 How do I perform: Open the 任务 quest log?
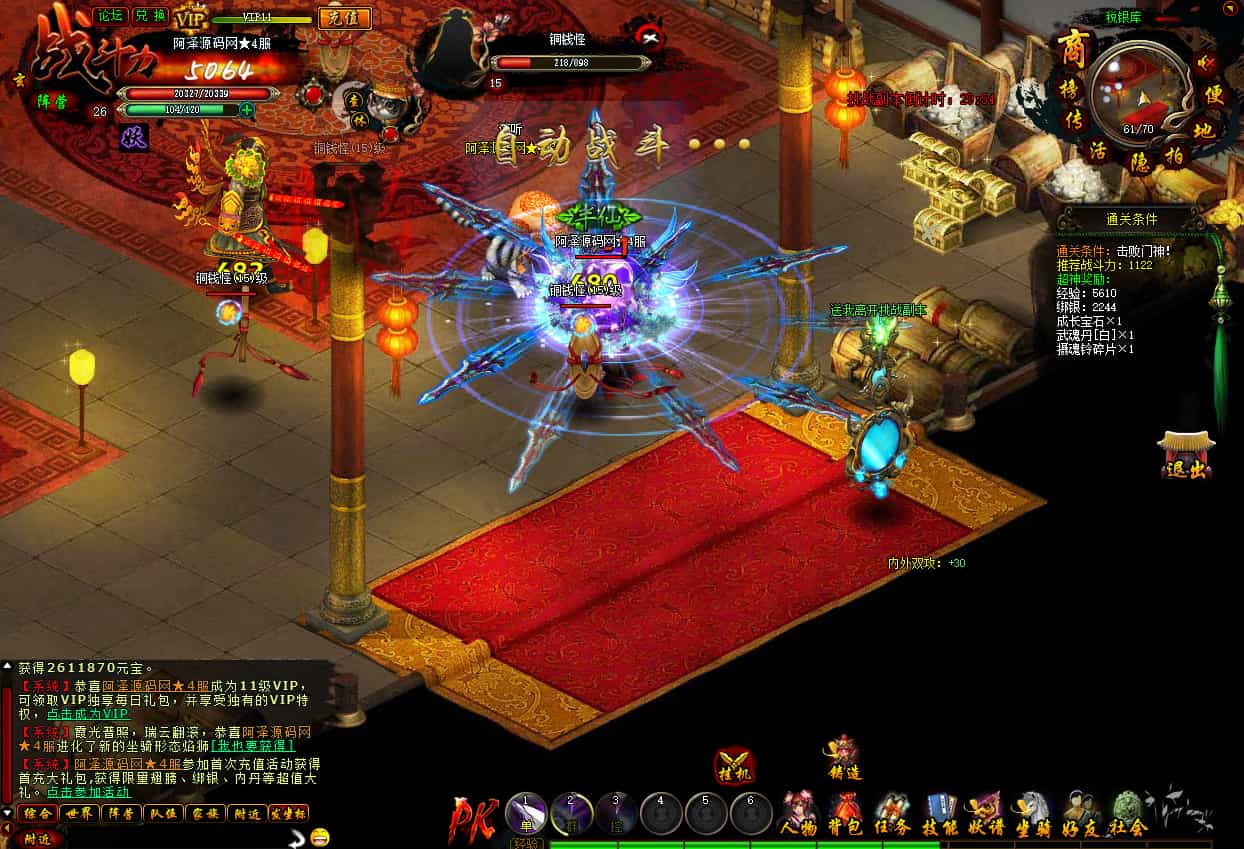[893, 814]
